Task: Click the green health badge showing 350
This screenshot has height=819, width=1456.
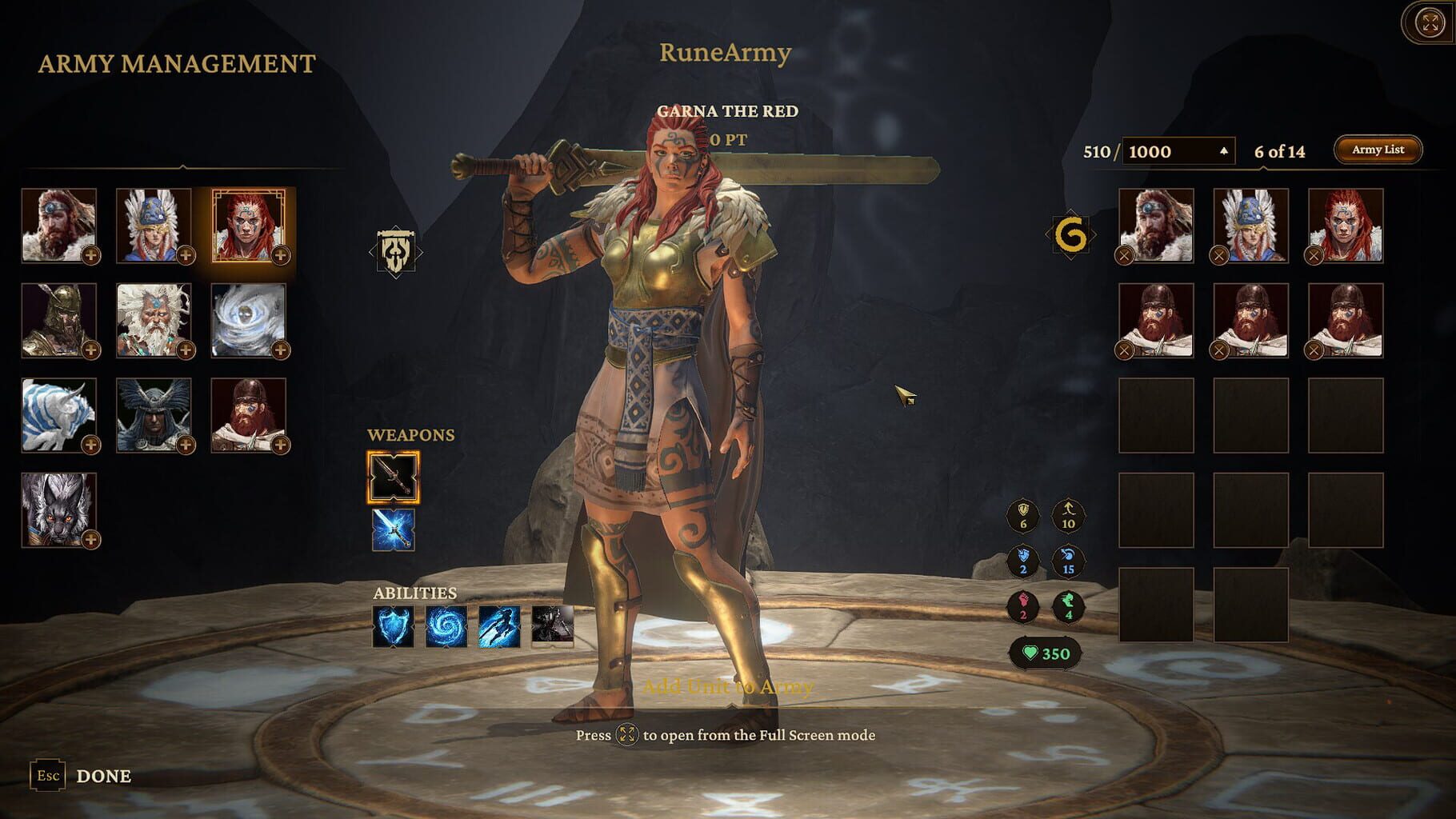Action: (1046, 653)
